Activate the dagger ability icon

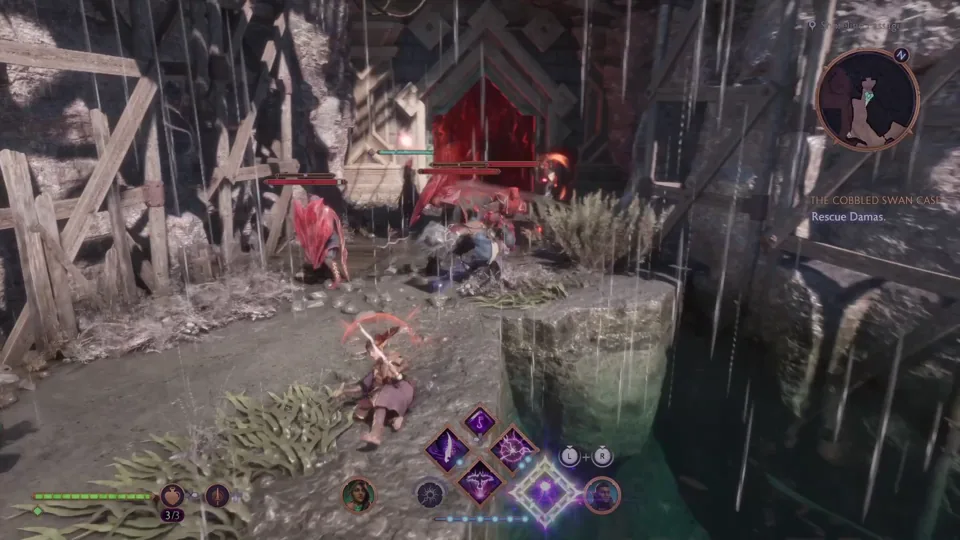tap(217, 495)
